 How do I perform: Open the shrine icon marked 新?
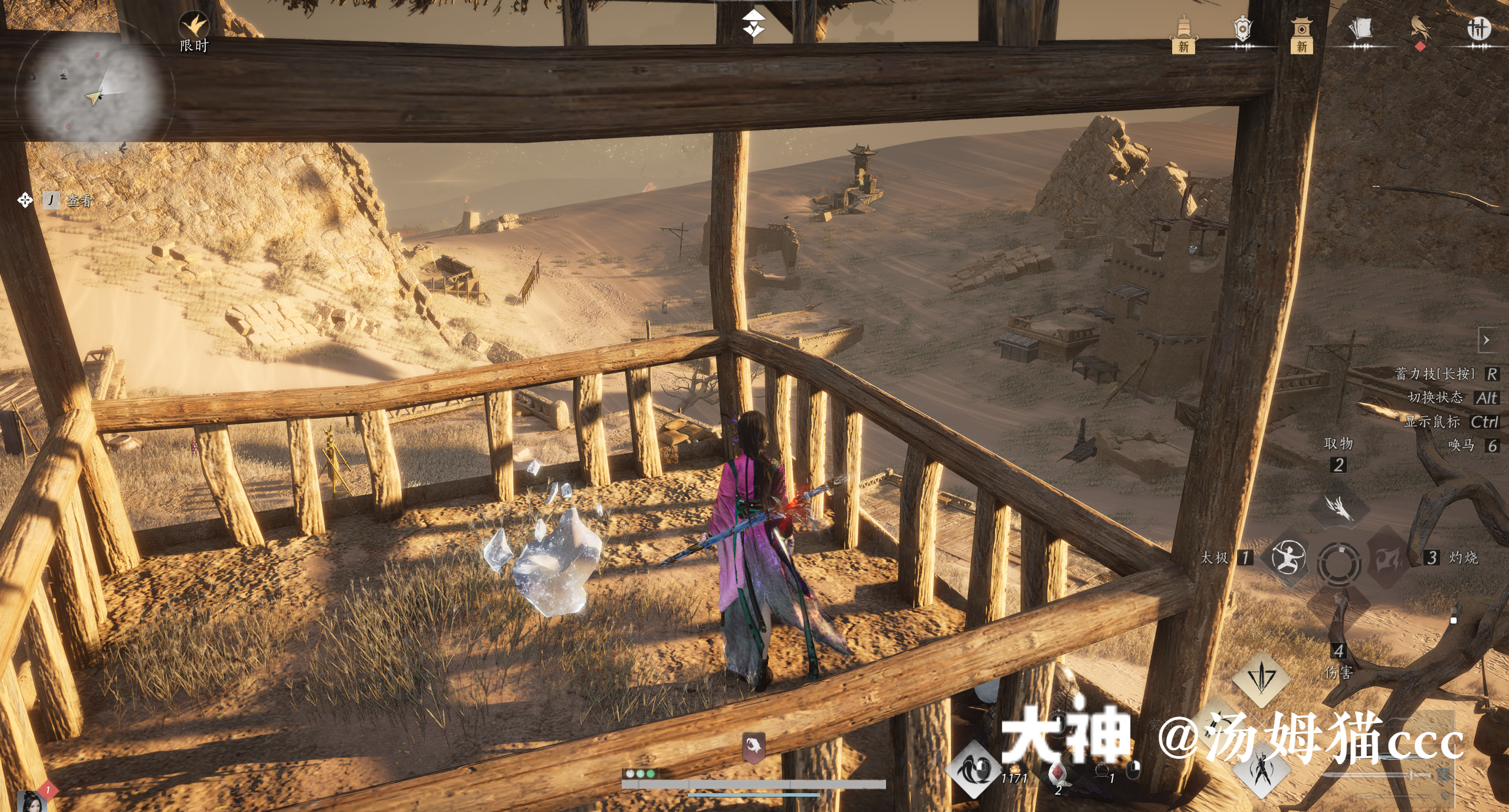(x=1301, y=34)
